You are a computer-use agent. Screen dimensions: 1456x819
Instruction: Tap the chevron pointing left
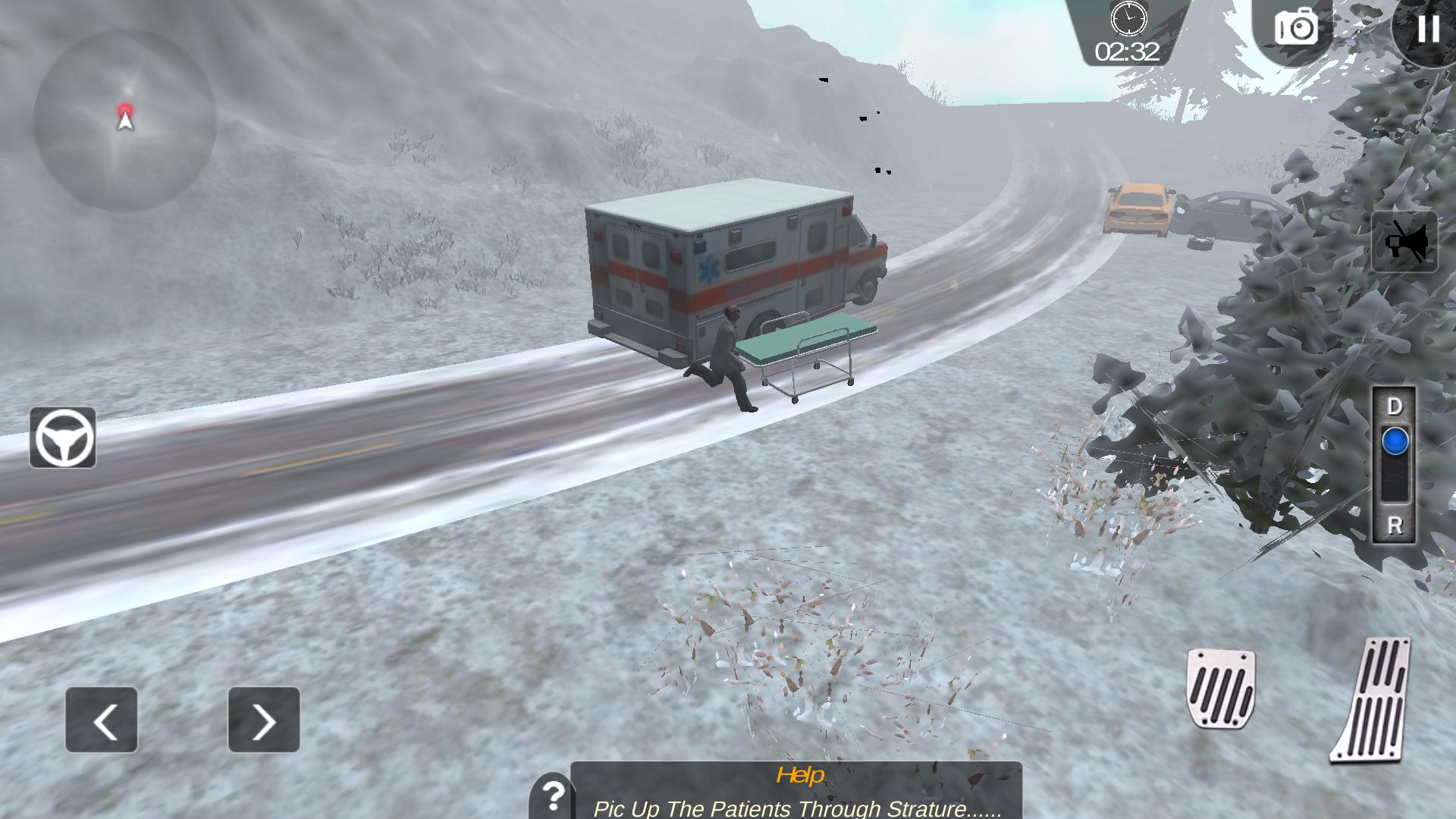click(101, 718)
